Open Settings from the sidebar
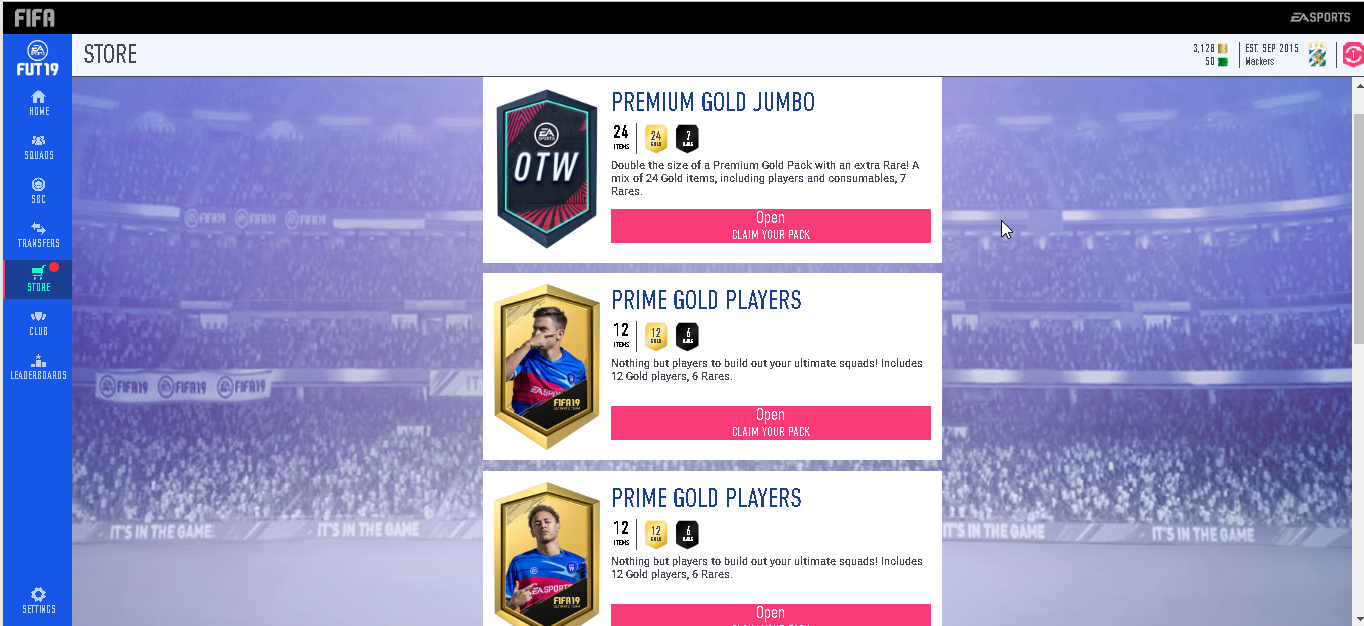This screenshot has height=626, width=1364. (x=38, y=600)
